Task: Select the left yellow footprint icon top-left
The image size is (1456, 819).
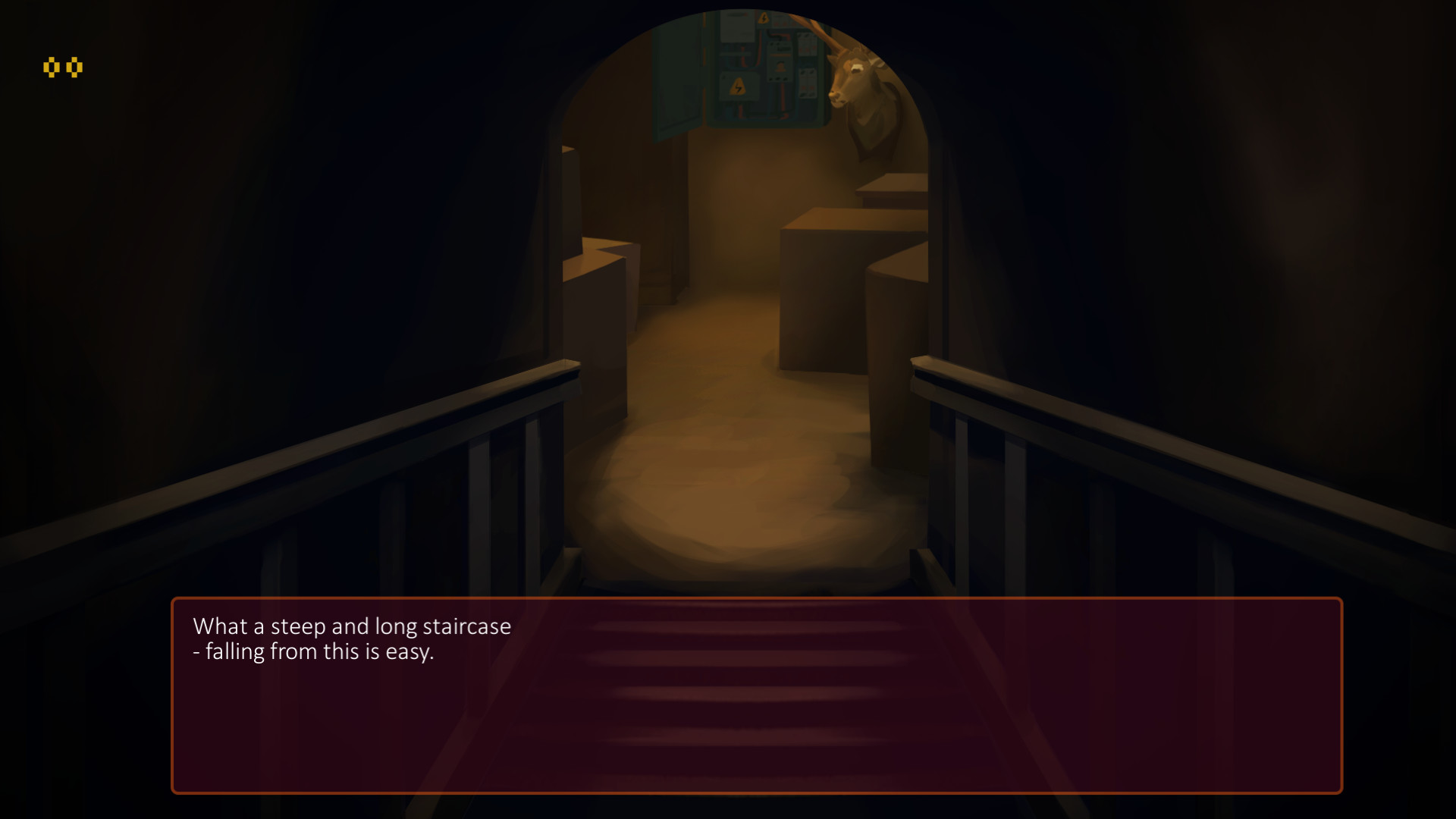Action: [x=53, y=67]
